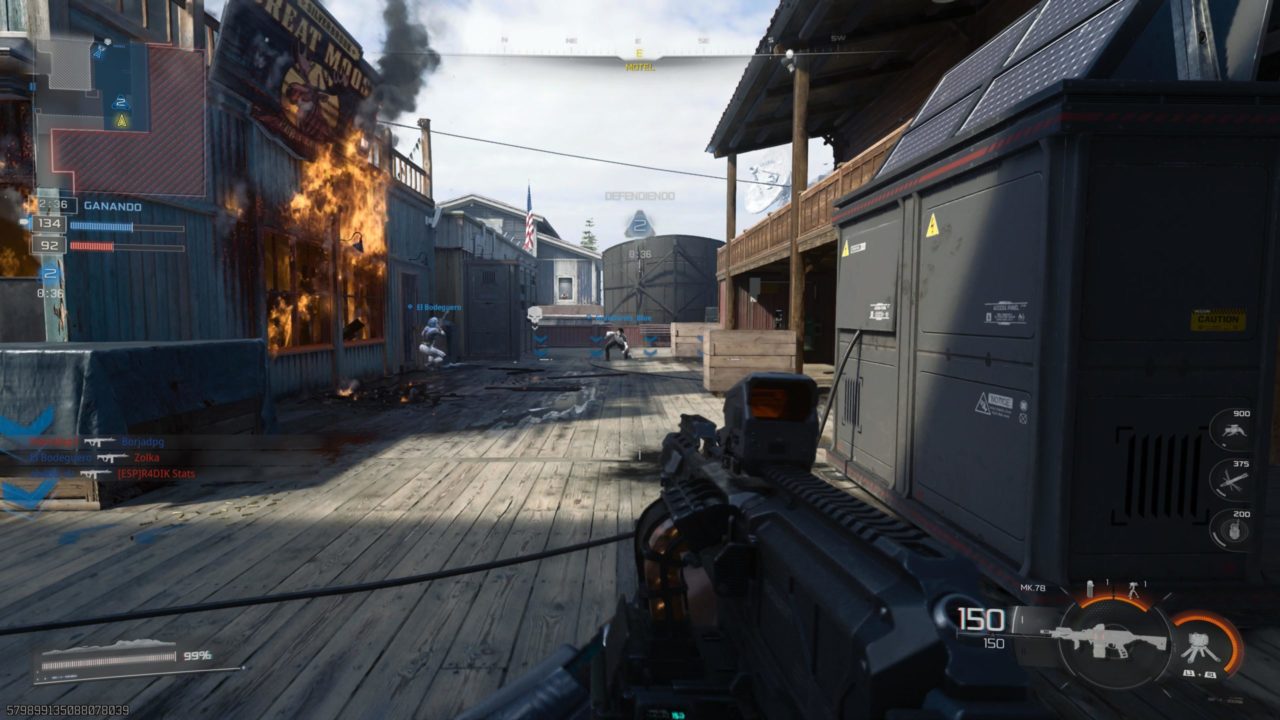This screenshot has height=720, width=1280.
Task: Select the MK.78 weapon icon
Action: pos(1103,640)
